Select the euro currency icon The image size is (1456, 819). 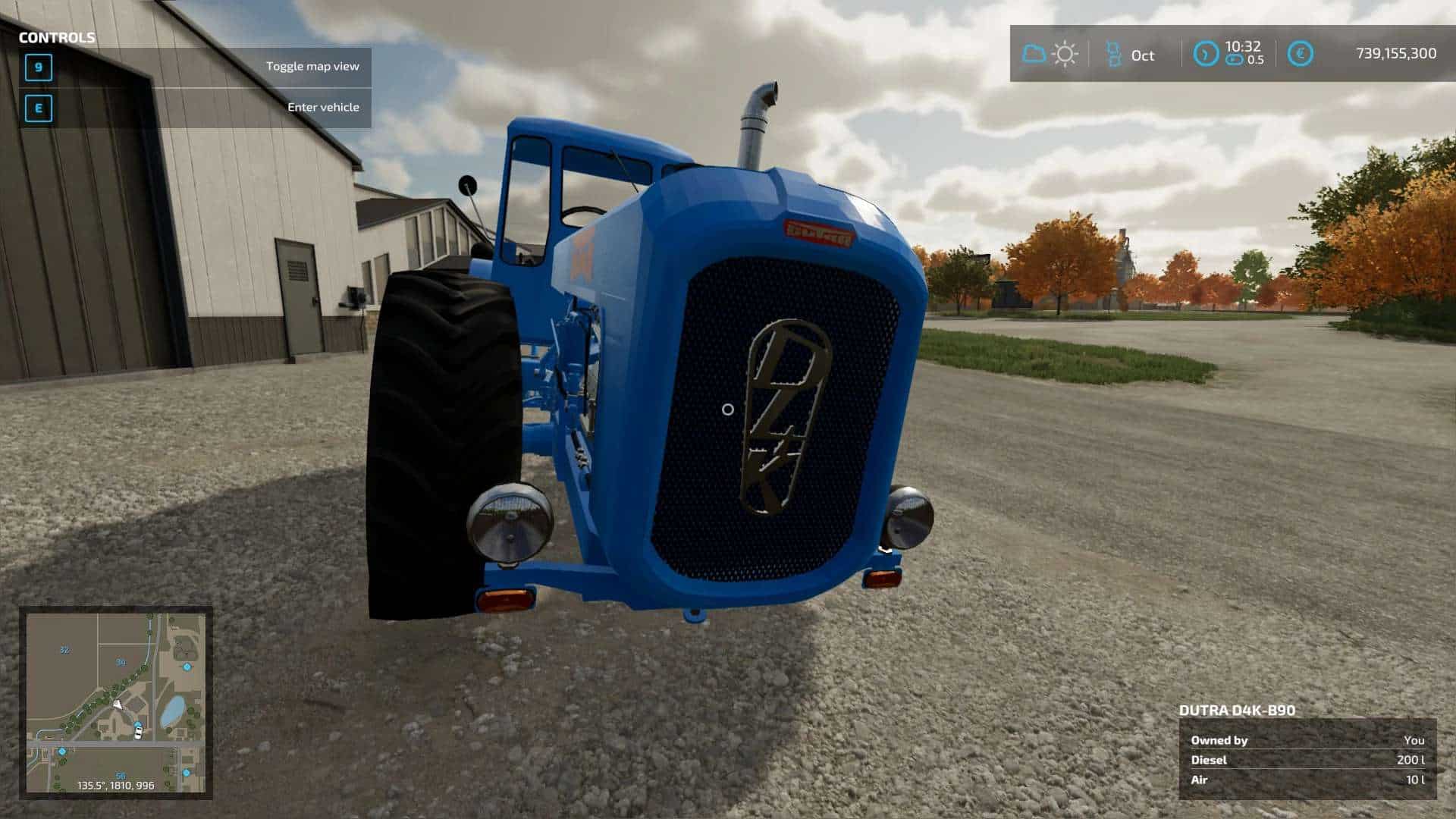1300,54
